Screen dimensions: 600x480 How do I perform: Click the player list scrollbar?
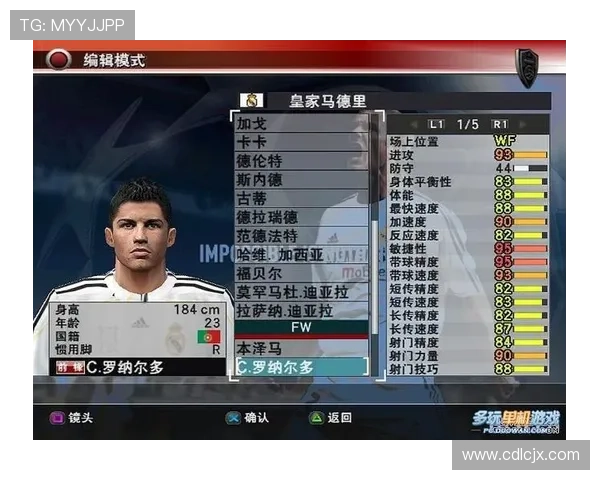(x=377, y=240)
